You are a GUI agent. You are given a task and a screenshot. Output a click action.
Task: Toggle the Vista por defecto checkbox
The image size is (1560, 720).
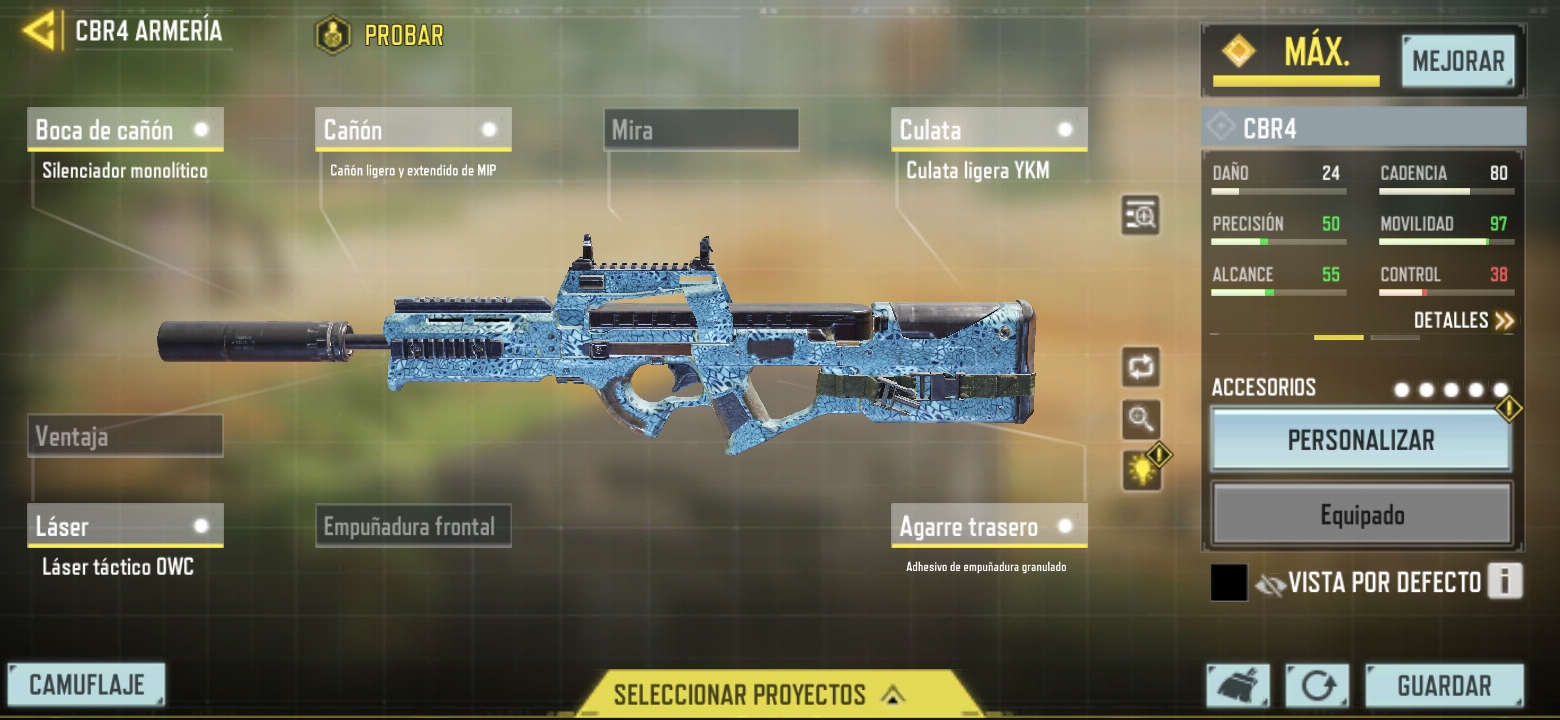pyautogui.click(x=1229, y=583)
